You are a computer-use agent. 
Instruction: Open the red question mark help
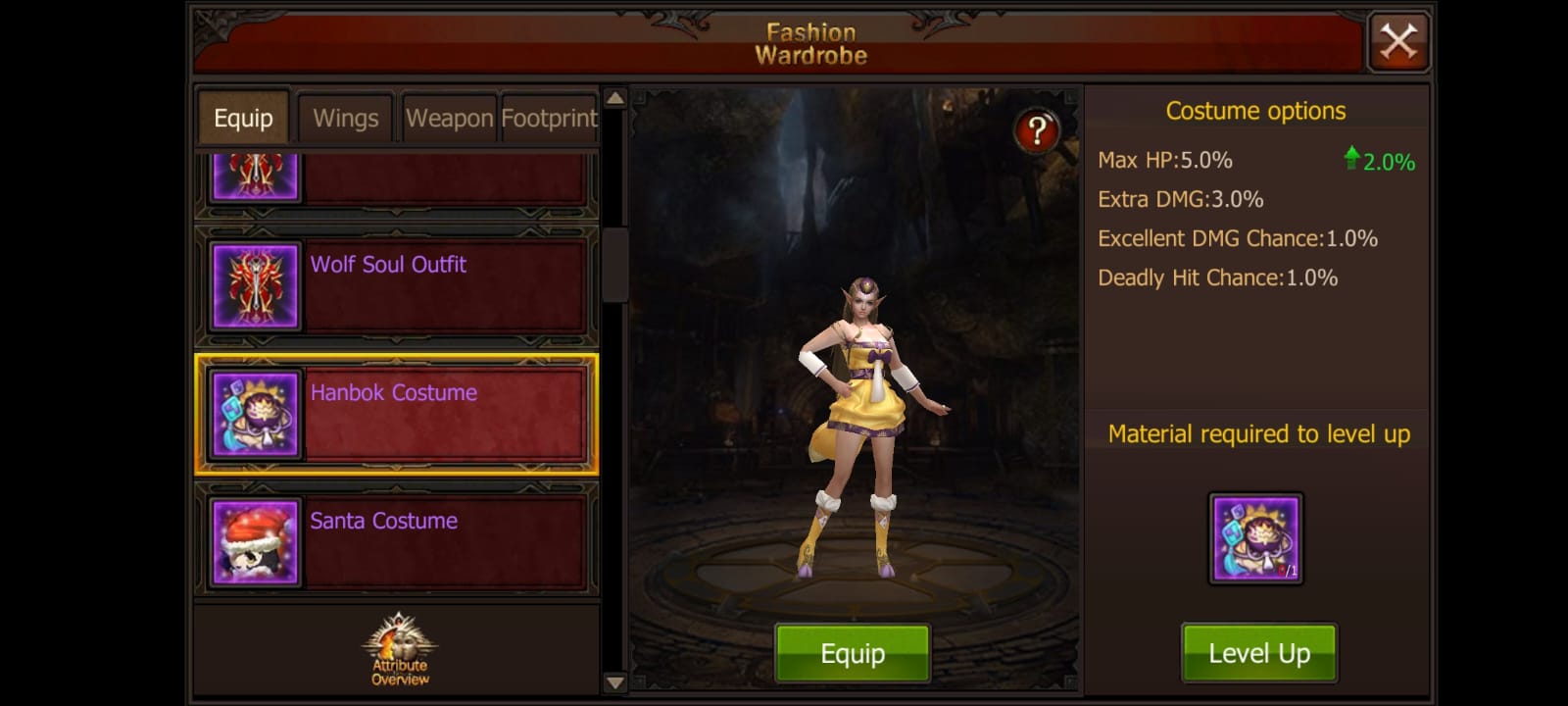tap(1037, 130)
